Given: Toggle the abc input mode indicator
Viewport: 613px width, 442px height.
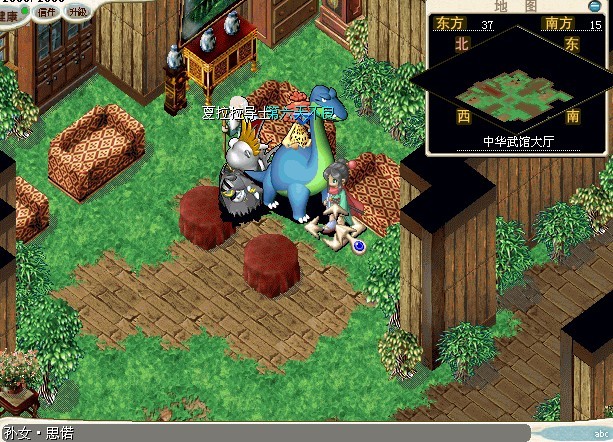Looking at the screenshot, I should (600, 434).
